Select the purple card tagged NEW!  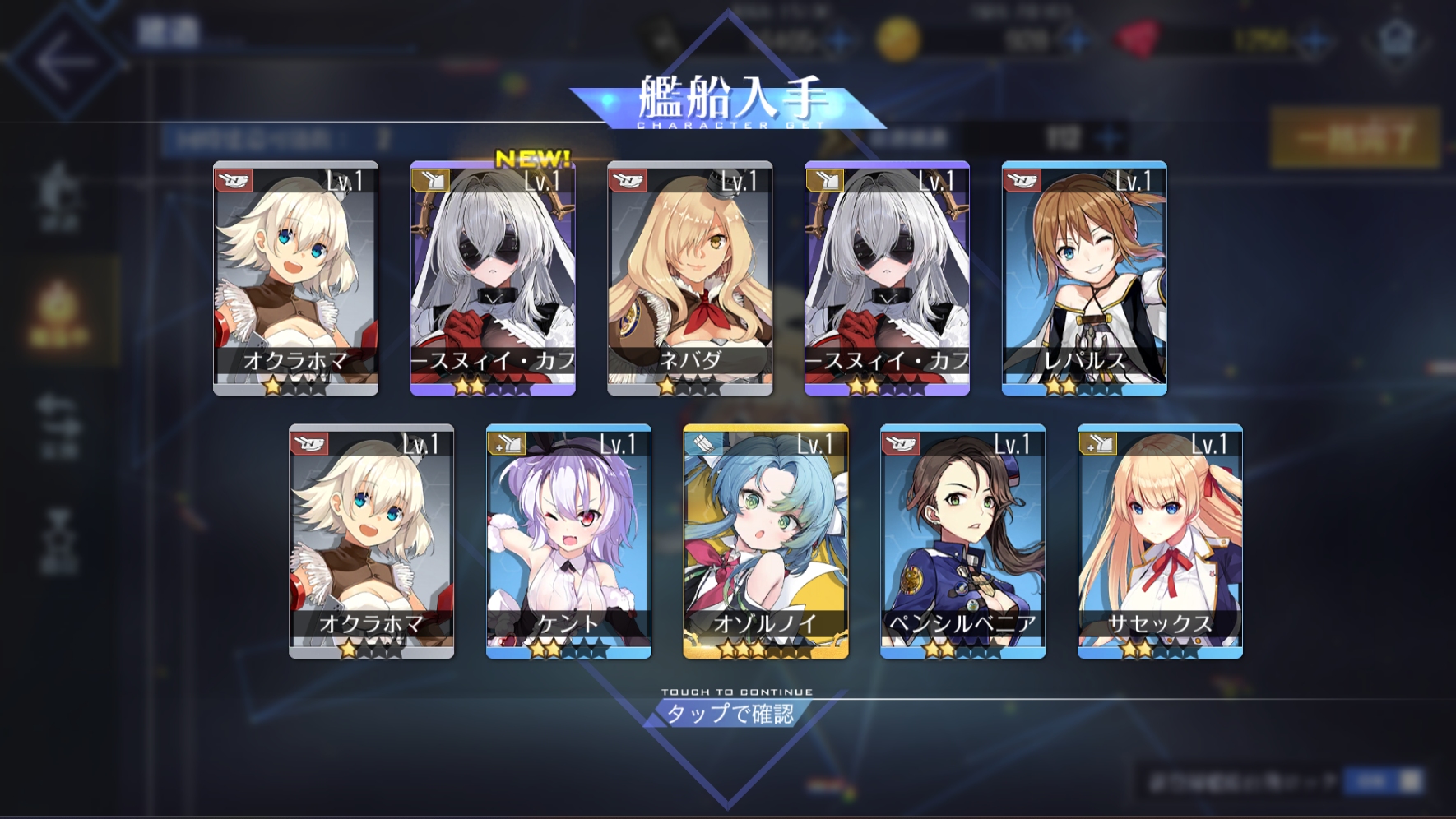coord(493,278)
